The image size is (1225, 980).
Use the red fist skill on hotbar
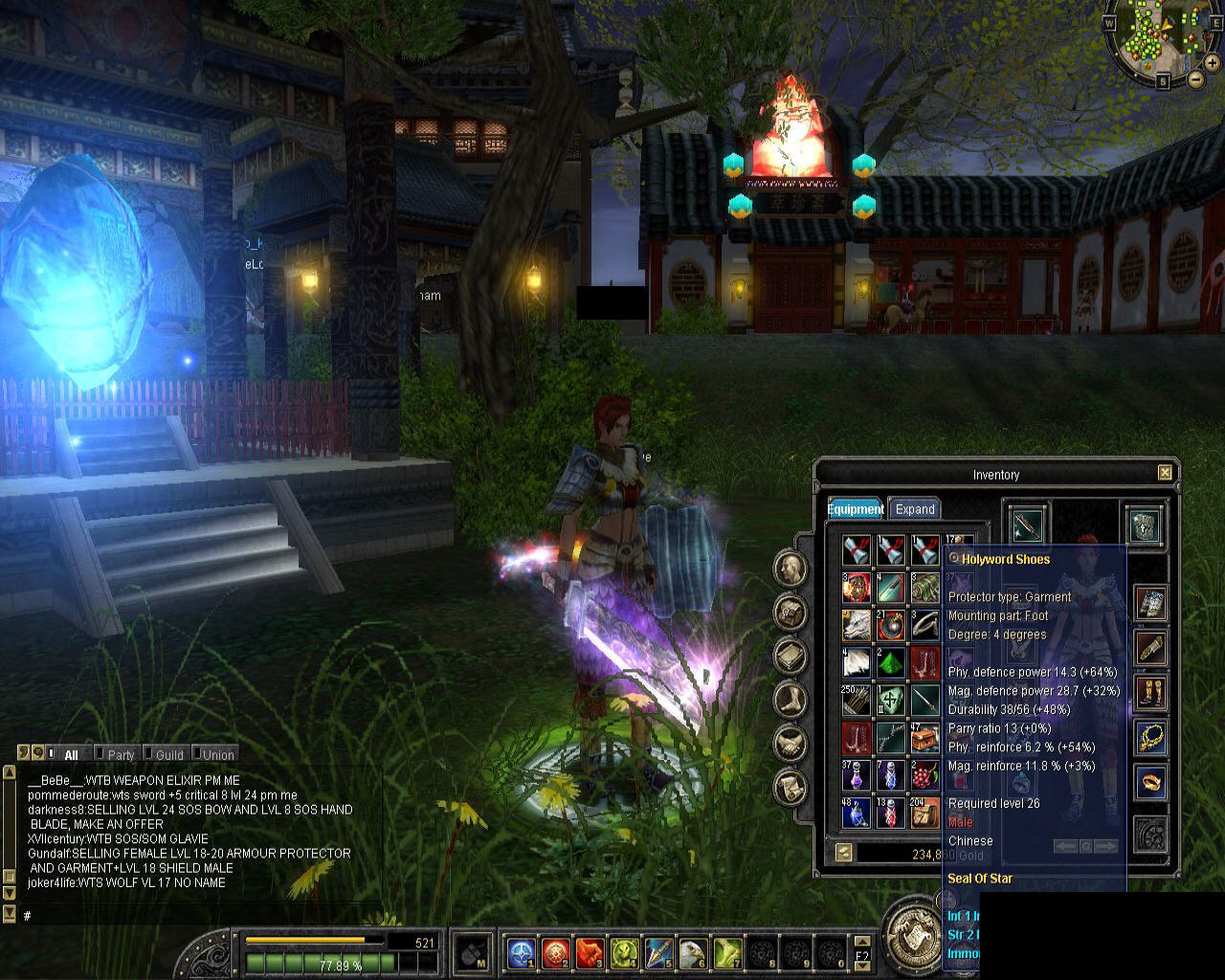coord(590,952)
